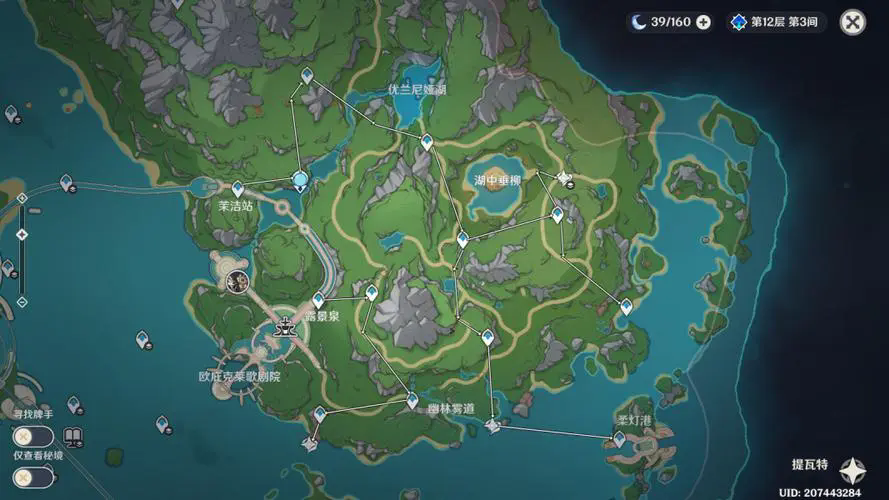Select the waypoint beside 露景泉
This screenshot has height=500, width=889.
click(x=318, y=299)
